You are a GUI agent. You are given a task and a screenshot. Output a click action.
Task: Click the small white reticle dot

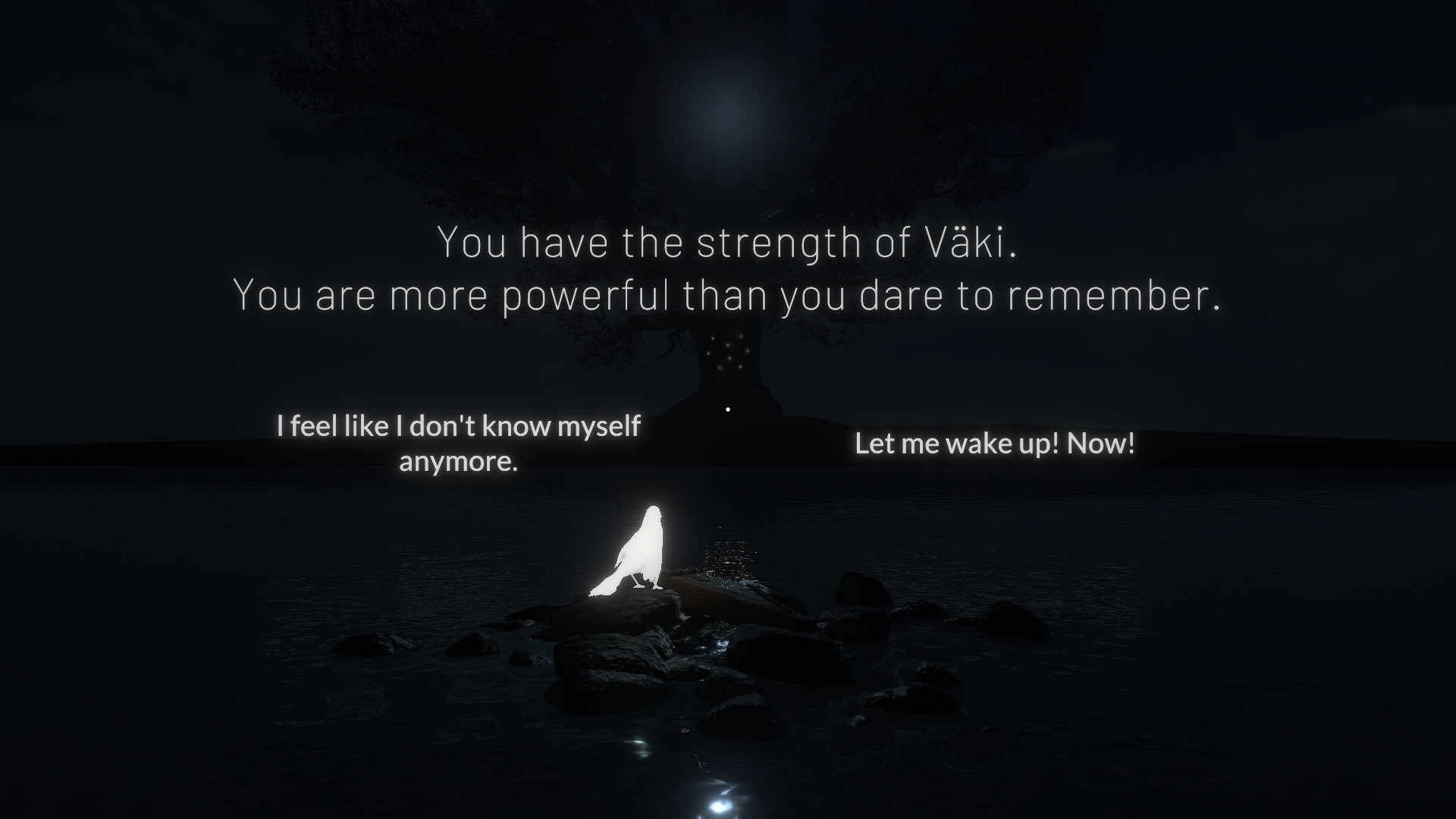point(728,409)
